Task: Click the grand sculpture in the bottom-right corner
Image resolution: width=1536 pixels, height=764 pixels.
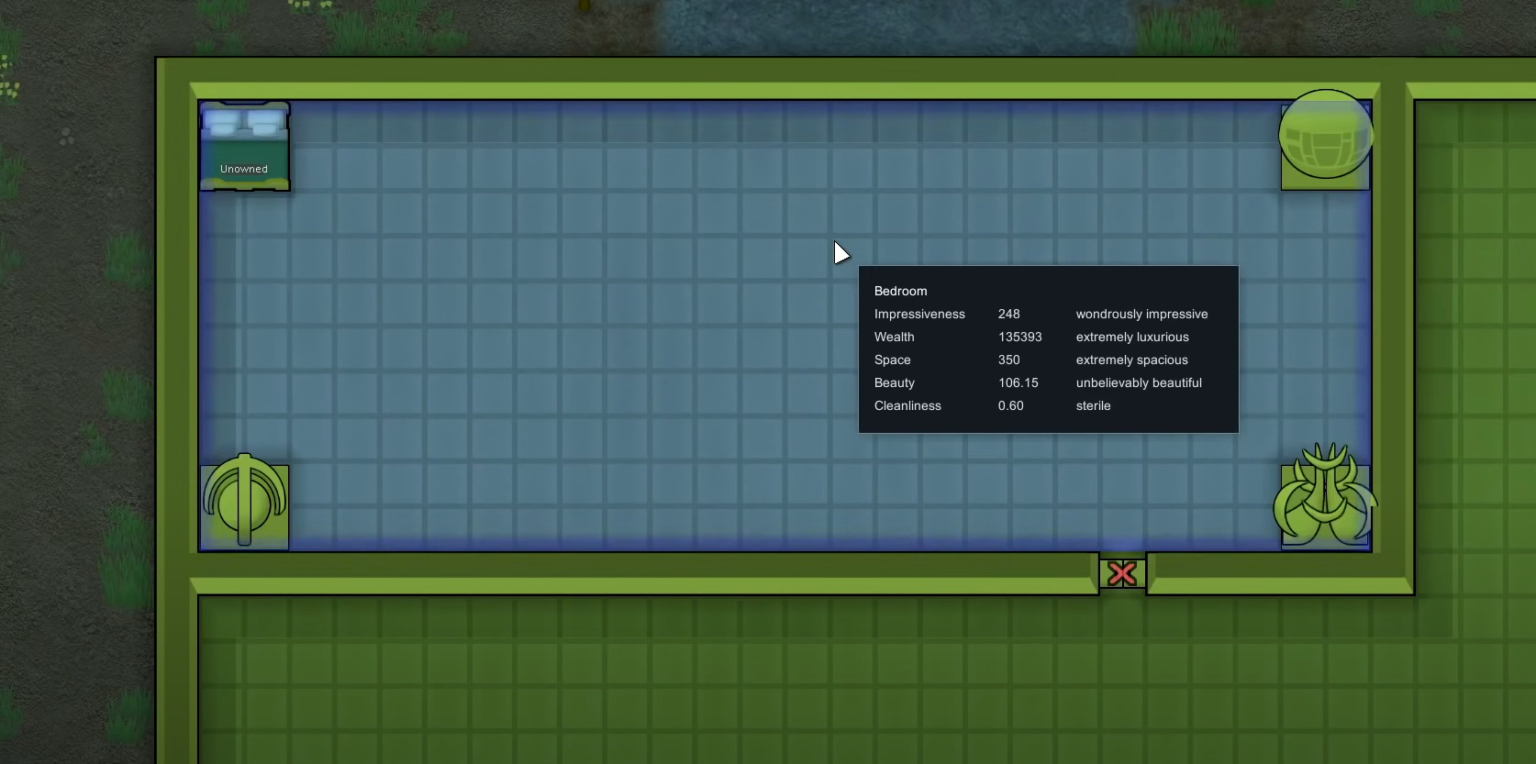Action: coord(1324,503)
